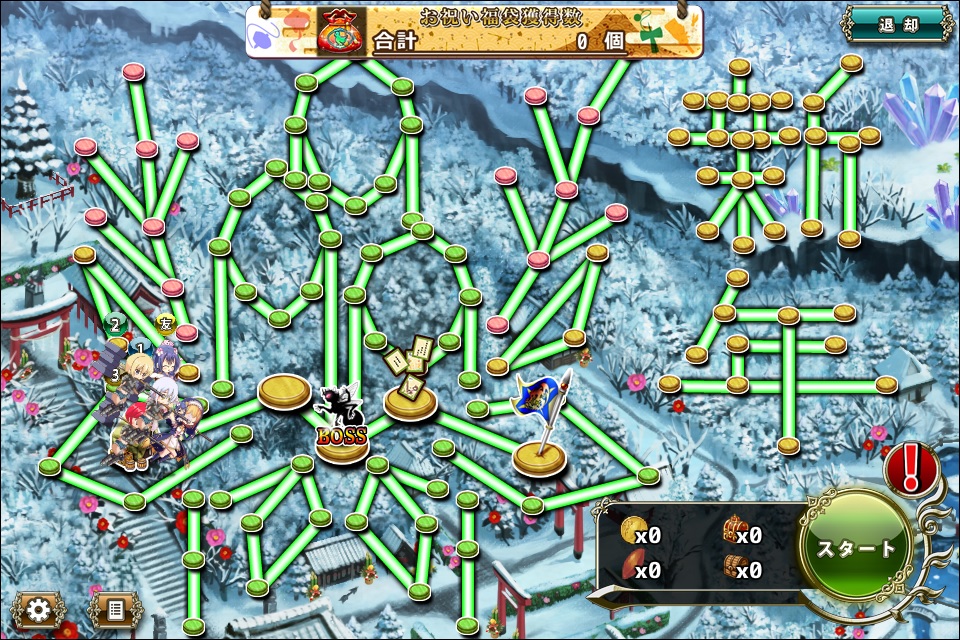Open the list log button
This screenshot has height=640, width=960.
(114, 609)
